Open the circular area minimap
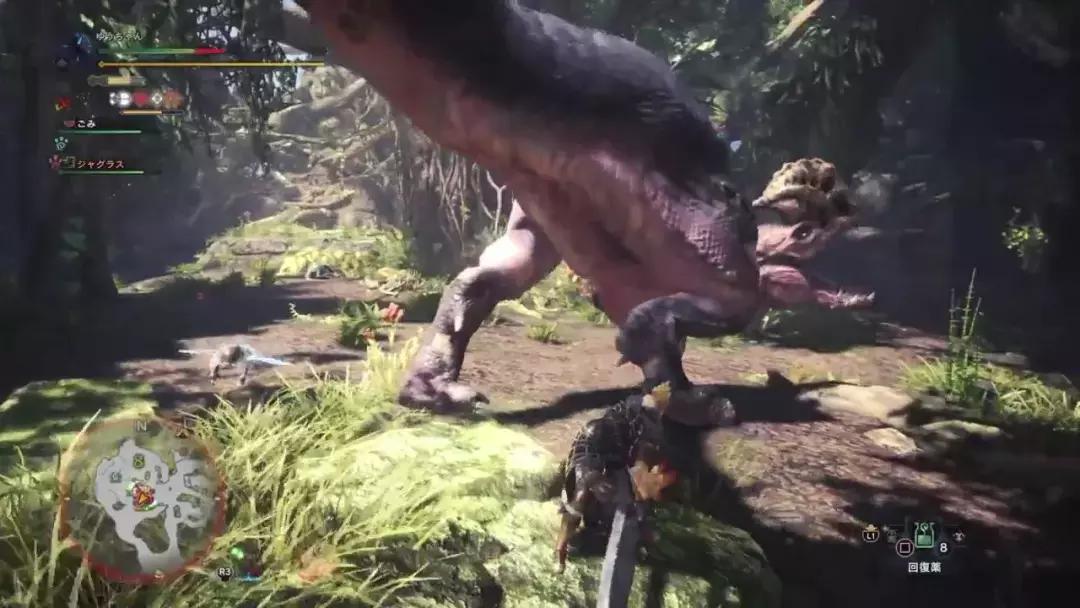The width and height of the screenshot is (1080, 608). (x=142, y=498)
